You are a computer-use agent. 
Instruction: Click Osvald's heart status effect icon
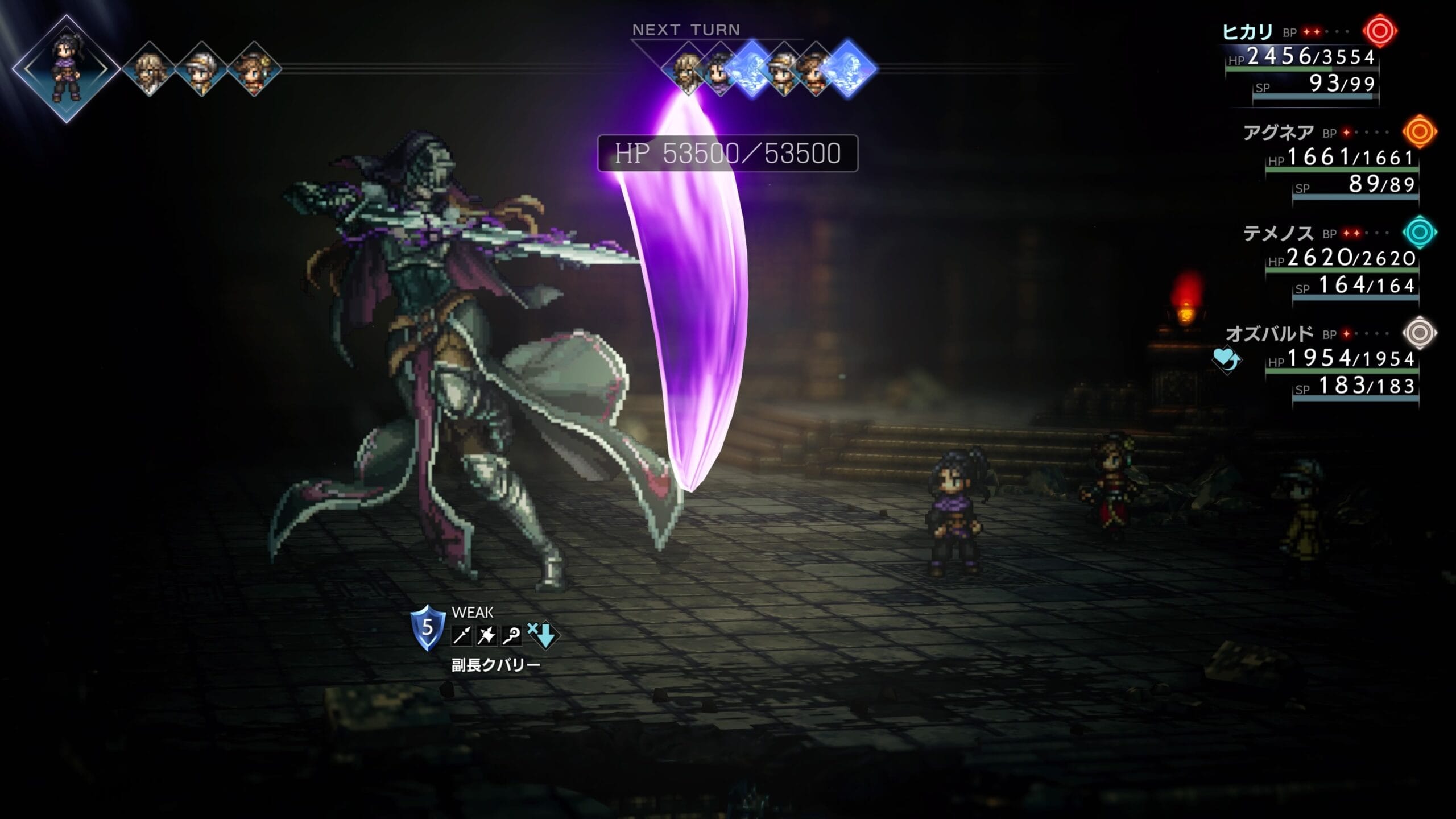point(1227,359)
